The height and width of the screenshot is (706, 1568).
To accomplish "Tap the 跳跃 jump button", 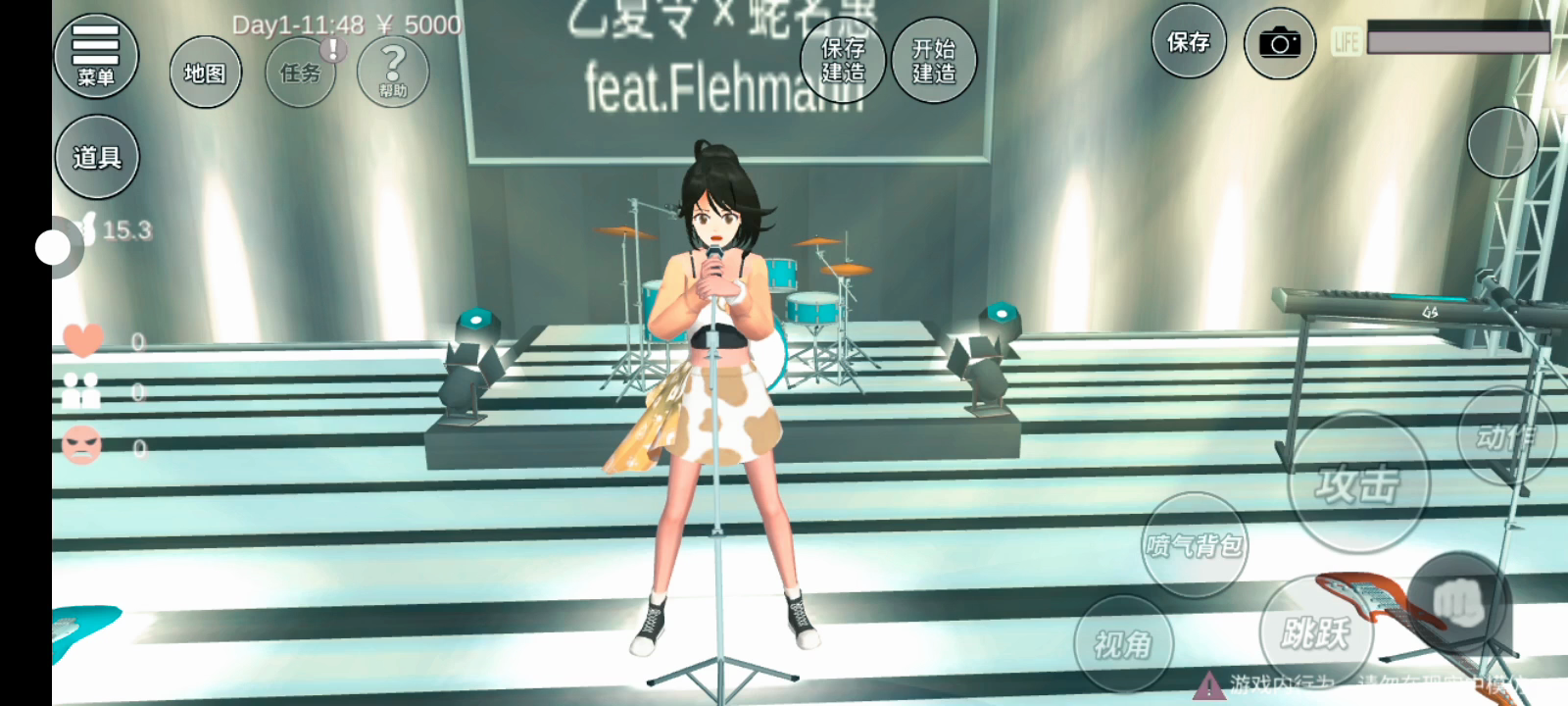I will pyautogui.click(x=1315, y=633).
